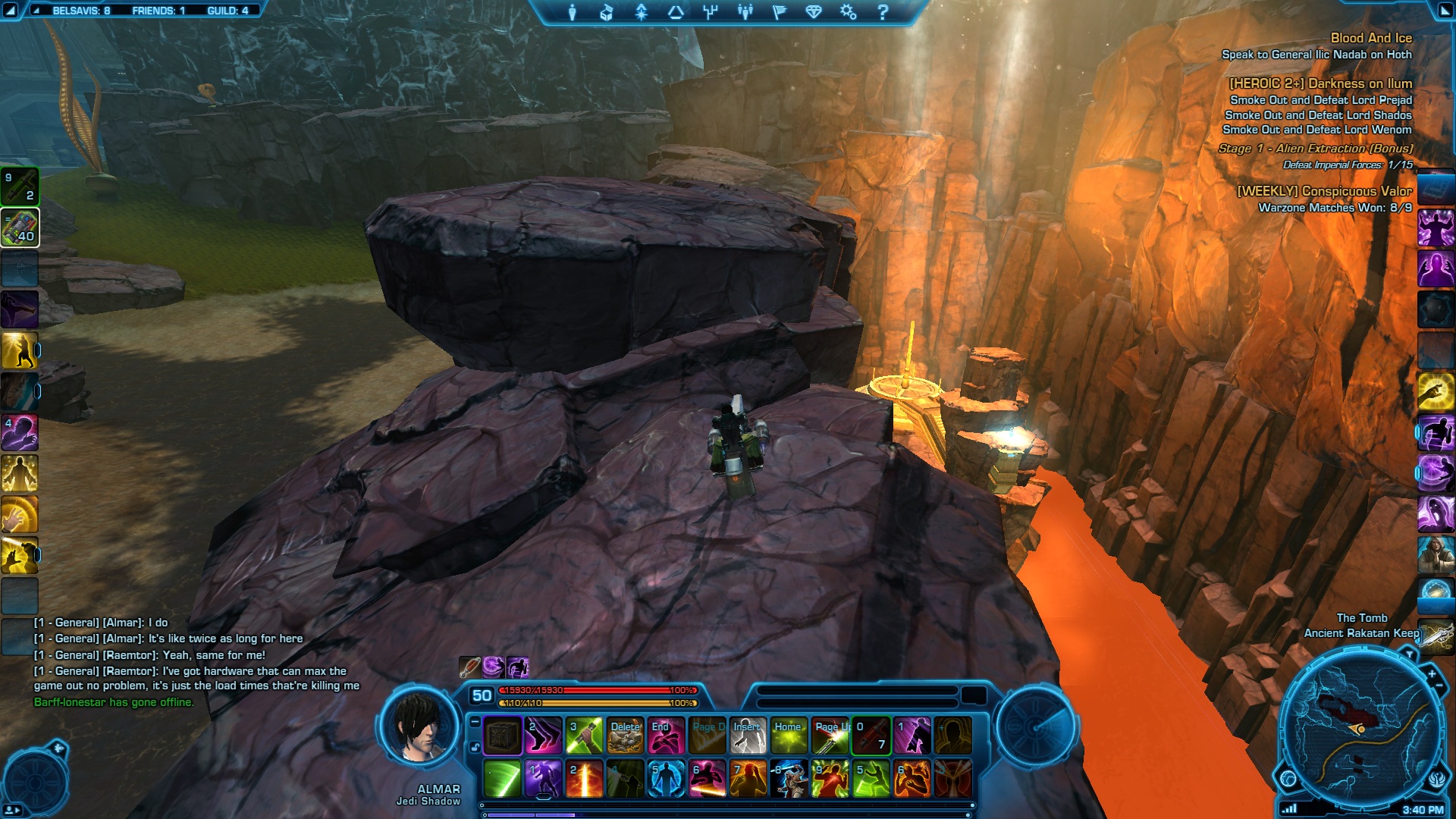The image size is (1456, 819).
Task: Open the guild flag menu icon
Action: tap(779, 12)
